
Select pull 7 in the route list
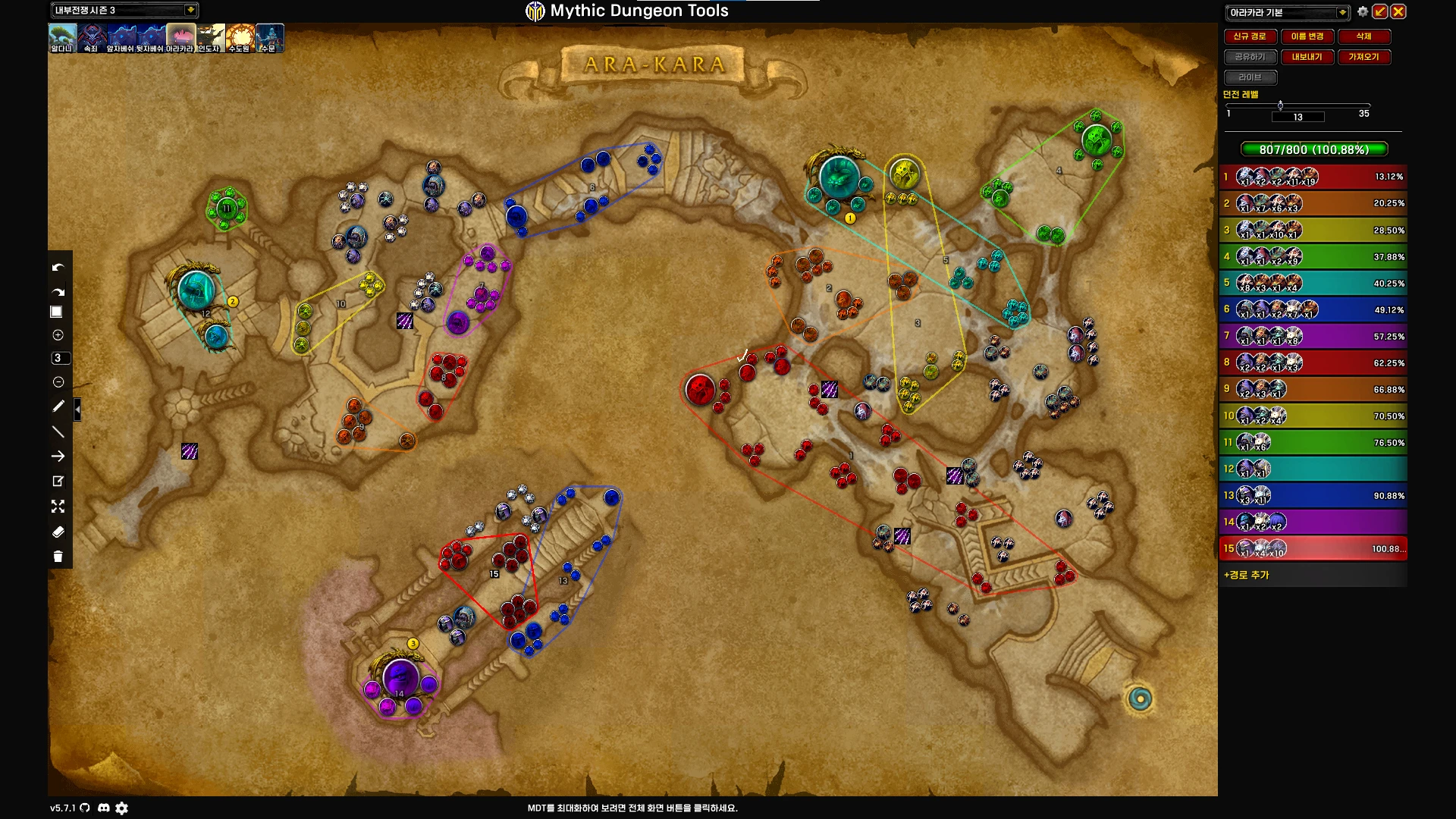coord(1313,336)
